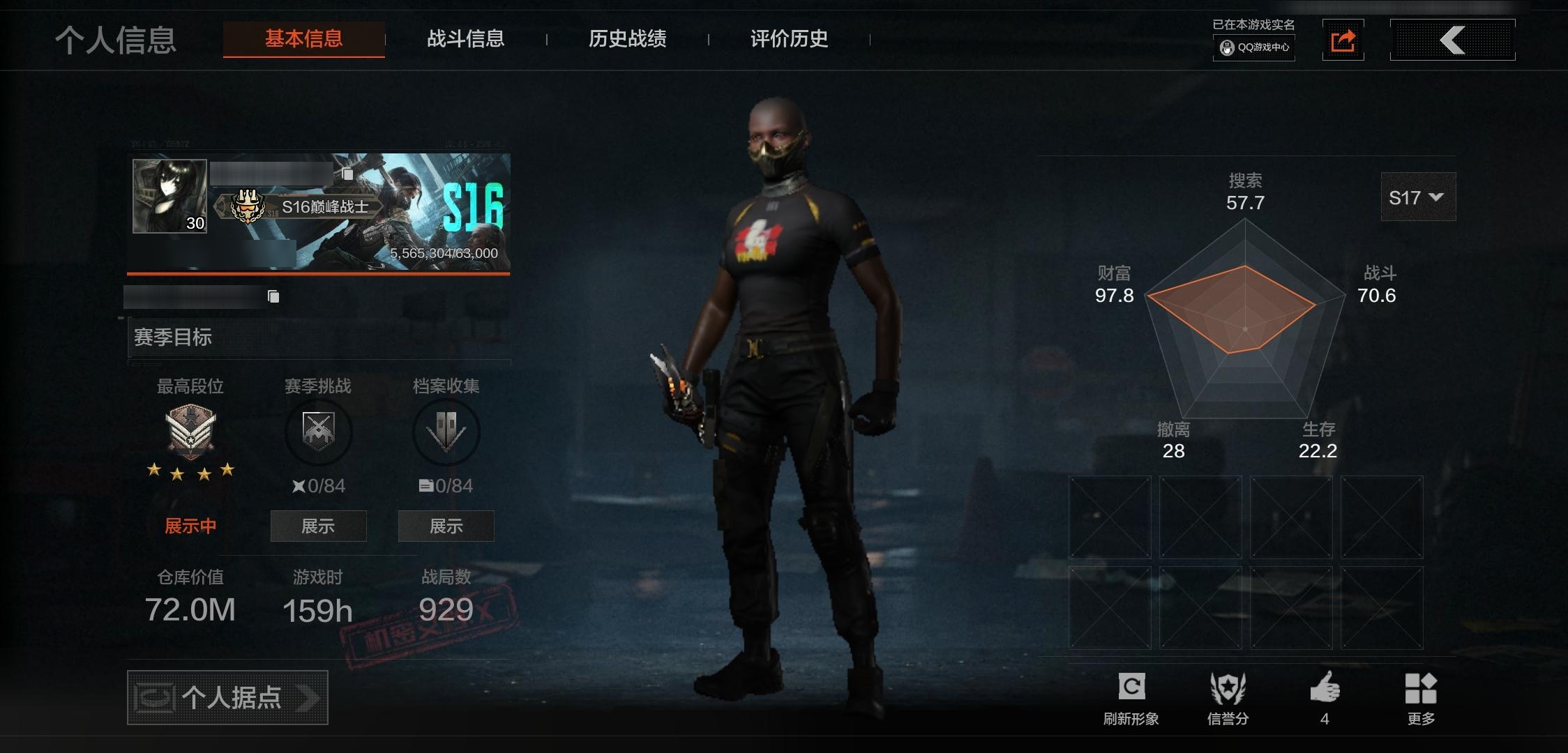The image size is (1568, 753).
Task: Click the thumbs-up like icon showing 4
Action: pyautogui.click(x=1326, y=687)
